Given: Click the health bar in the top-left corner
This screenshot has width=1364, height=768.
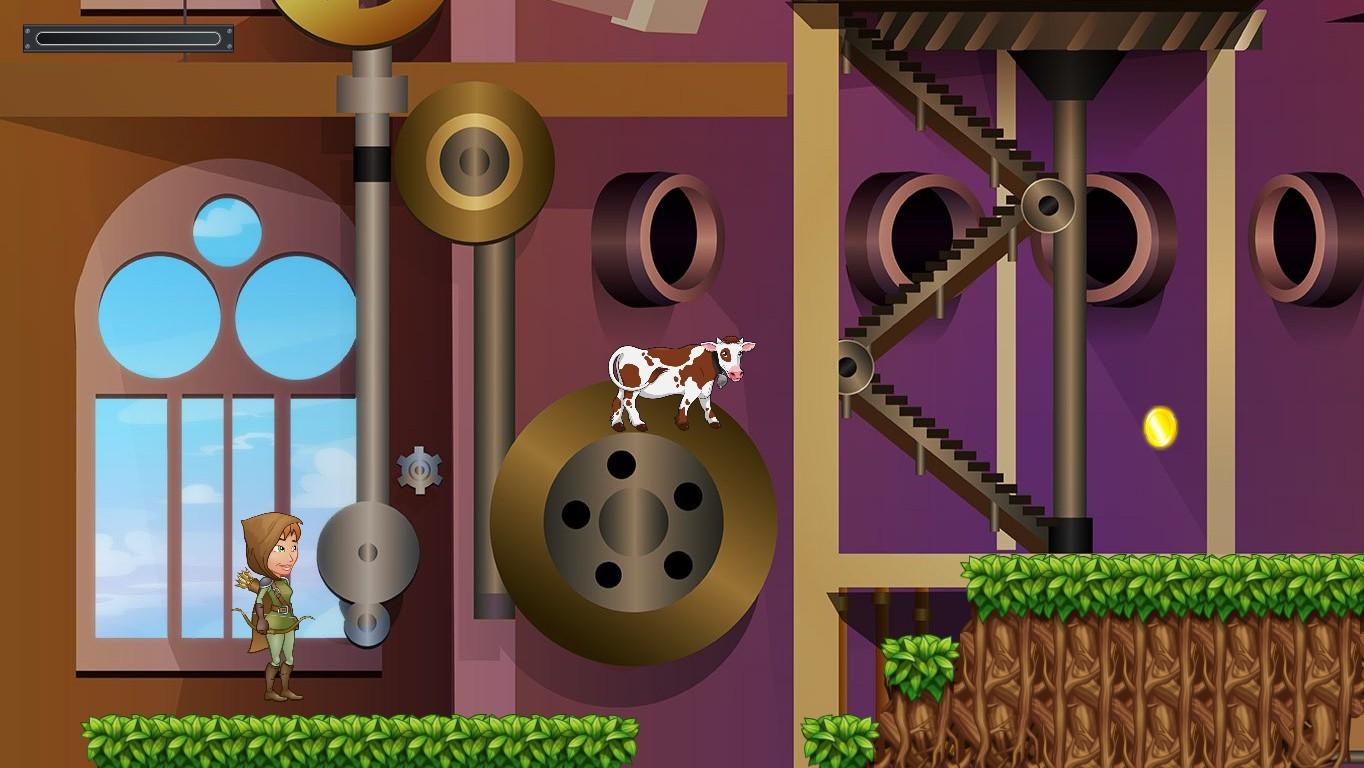Looking at the screenshot, I should click(126, 40).
